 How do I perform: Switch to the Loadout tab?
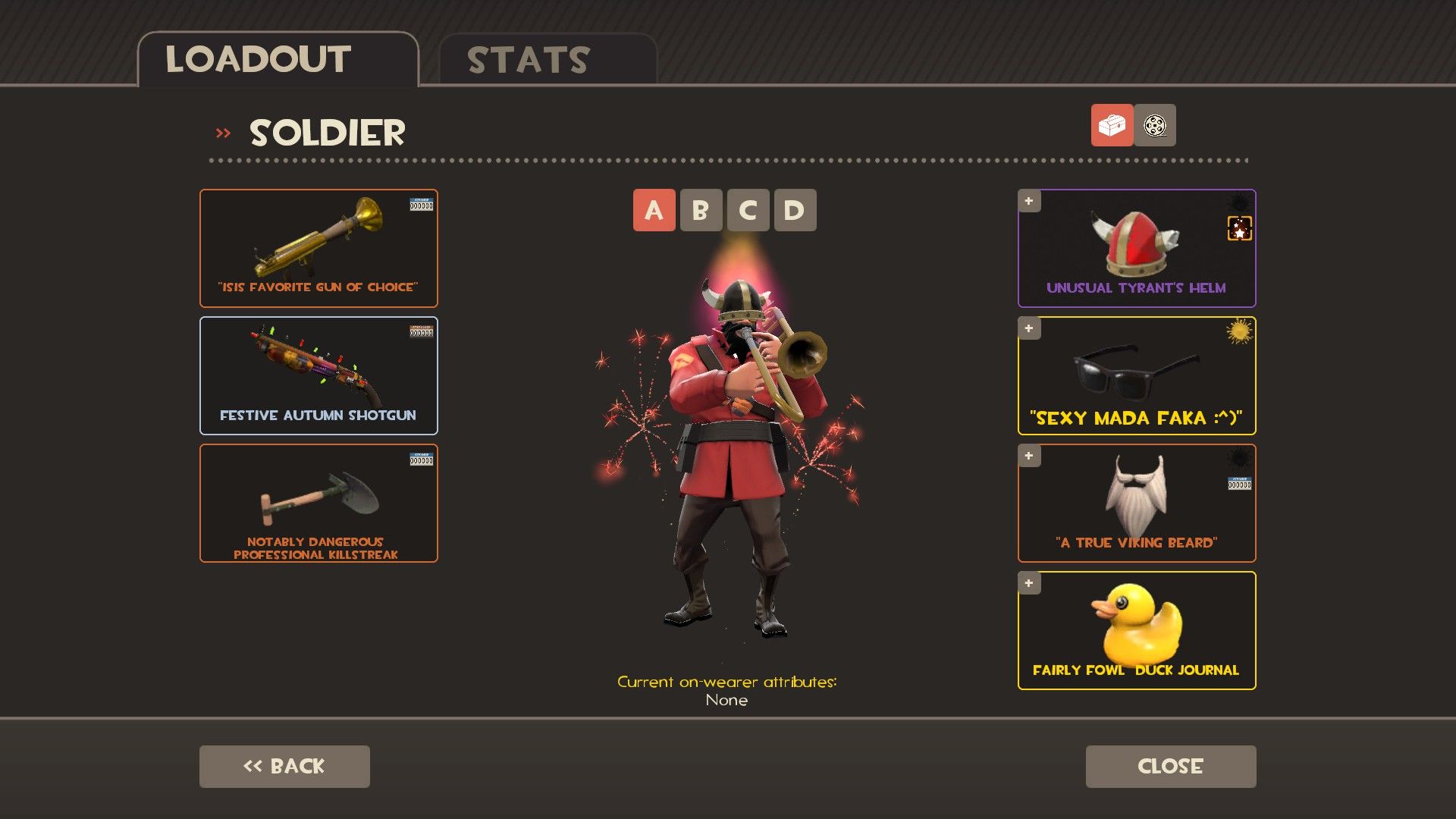coord(277,60)
